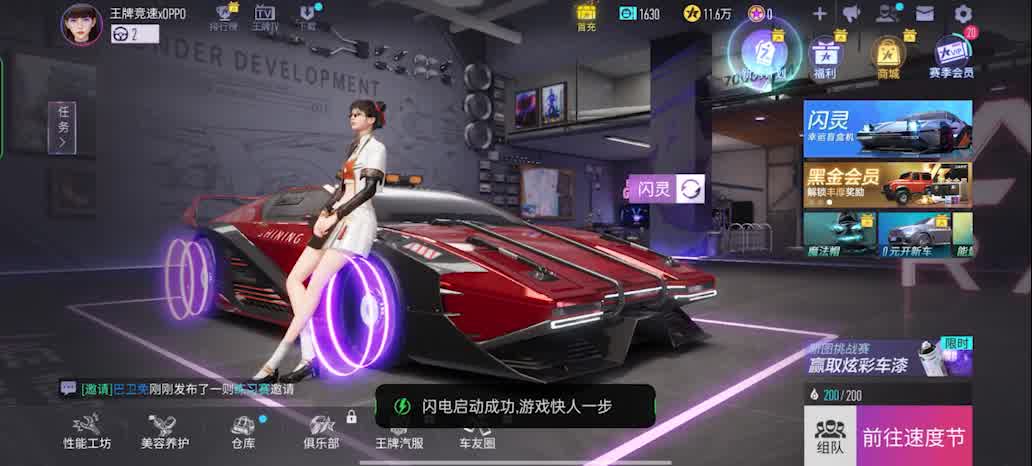Click the plus icon to add currency
Image resolution: width=1032 pixels, height=466 pixels.
(x=819, y=13)
